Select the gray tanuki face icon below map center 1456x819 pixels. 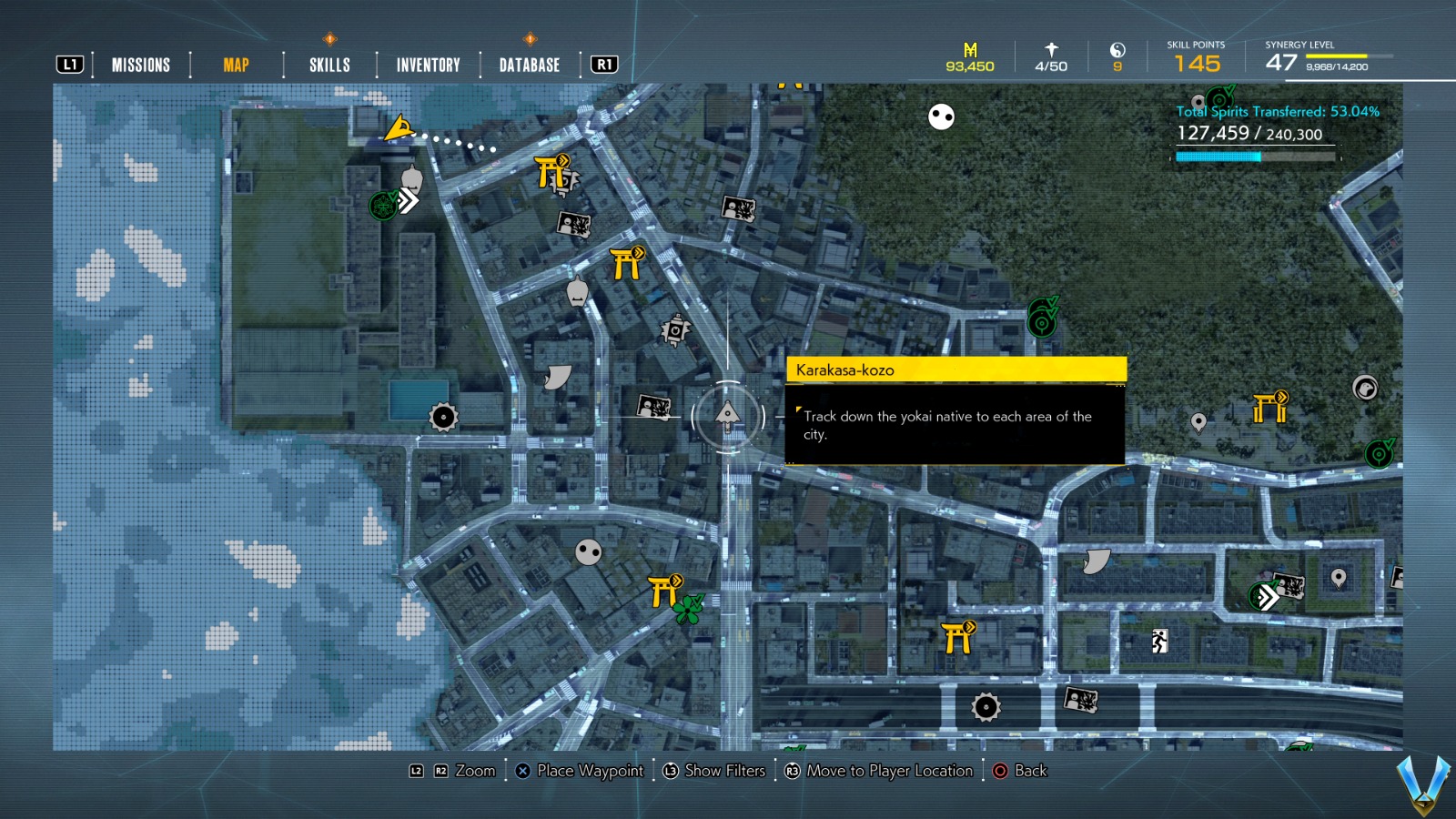click(587, 552)
